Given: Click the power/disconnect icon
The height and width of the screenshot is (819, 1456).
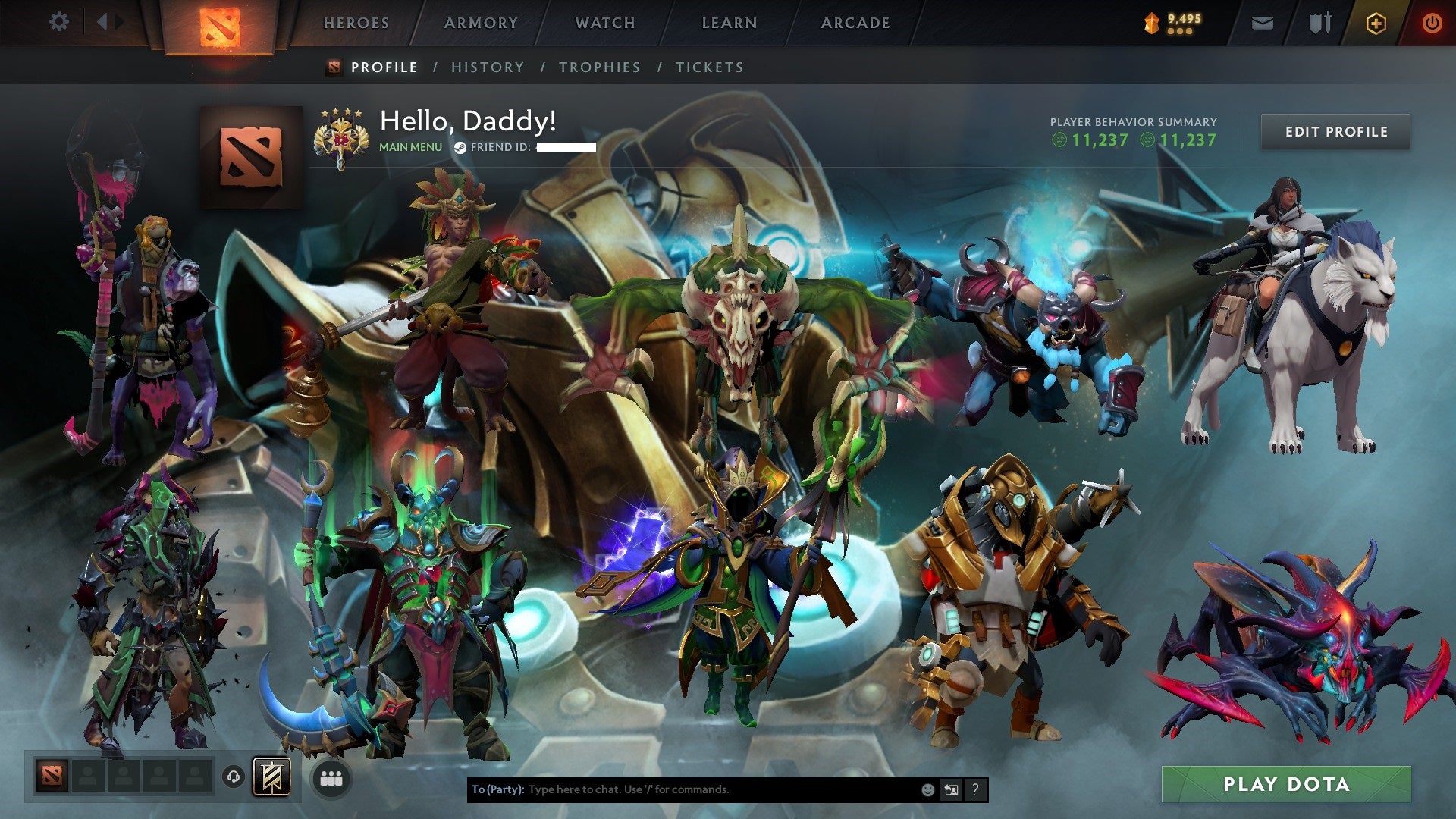Looking at the screenshot, I should 1432,22.
